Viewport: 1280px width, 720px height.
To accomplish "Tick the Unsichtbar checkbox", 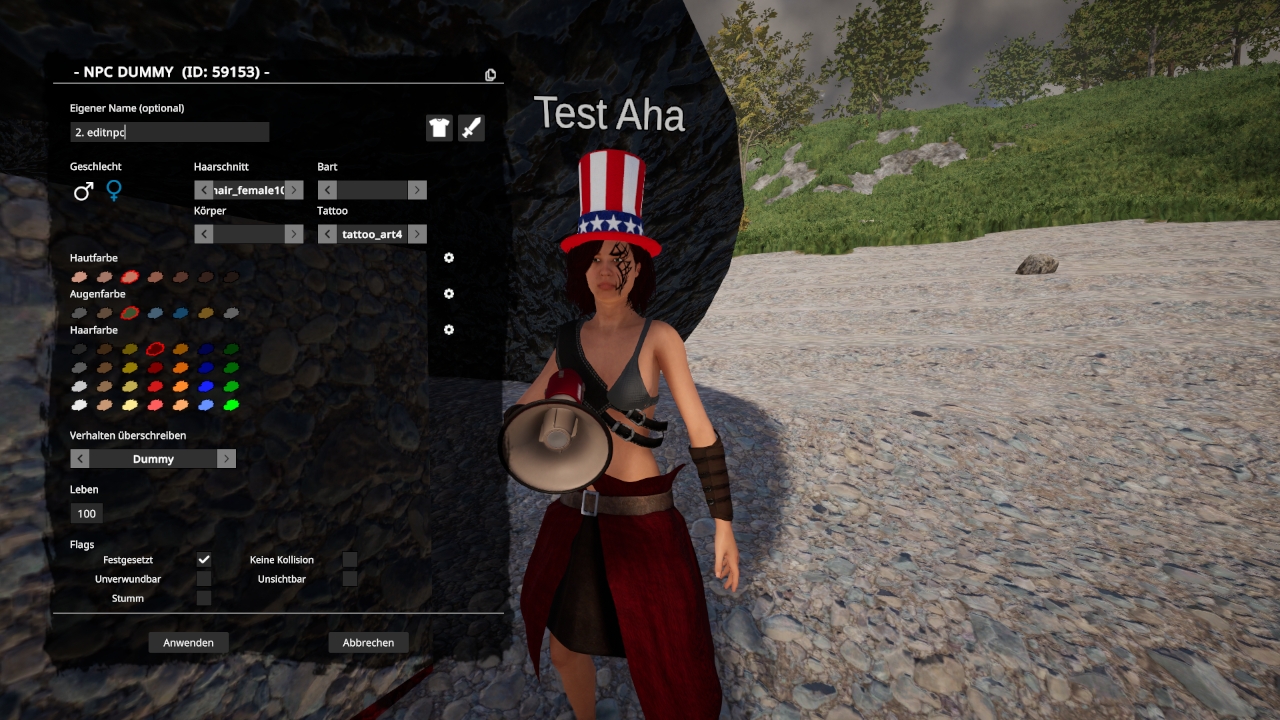I will coord(350,579).
